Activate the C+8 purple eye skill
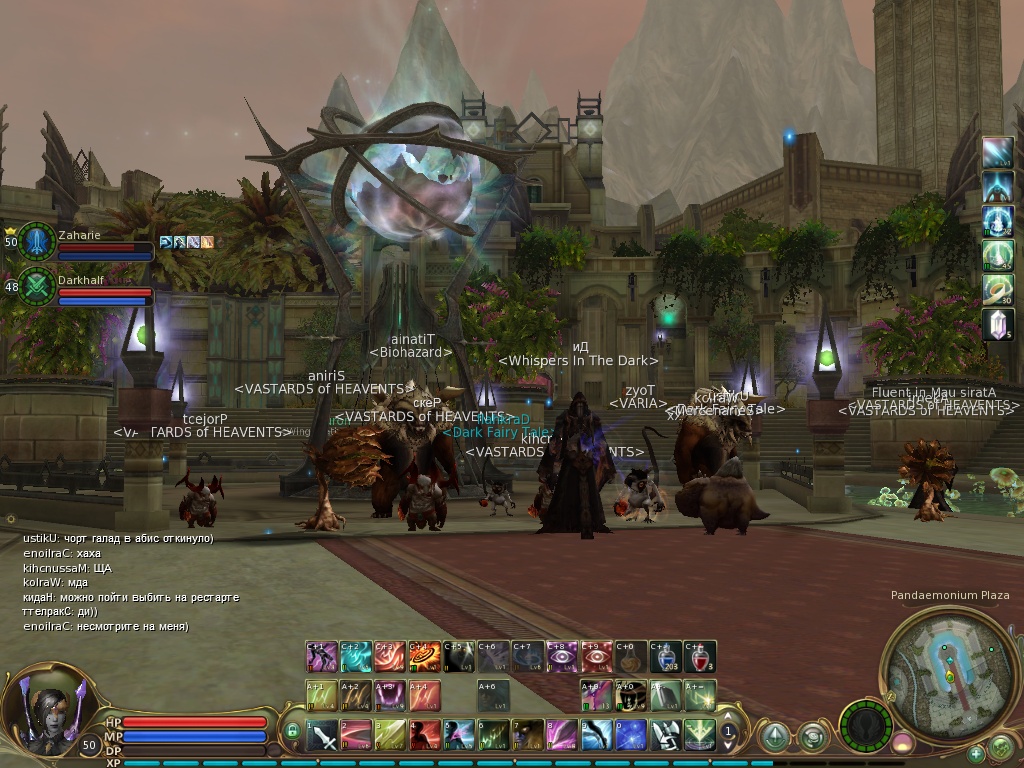Image resolution: width=1024 pixels, height=768 pixels. tap(562, 656)
